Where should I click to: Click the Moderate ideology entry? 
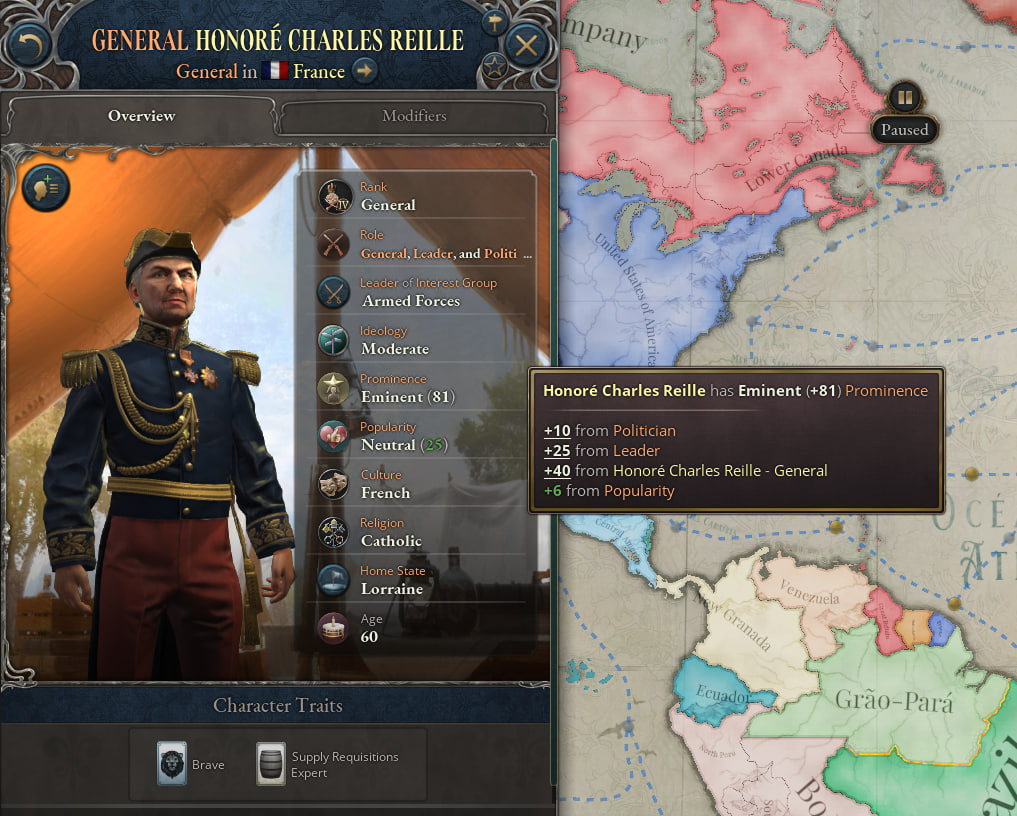(x=394, y=349)
